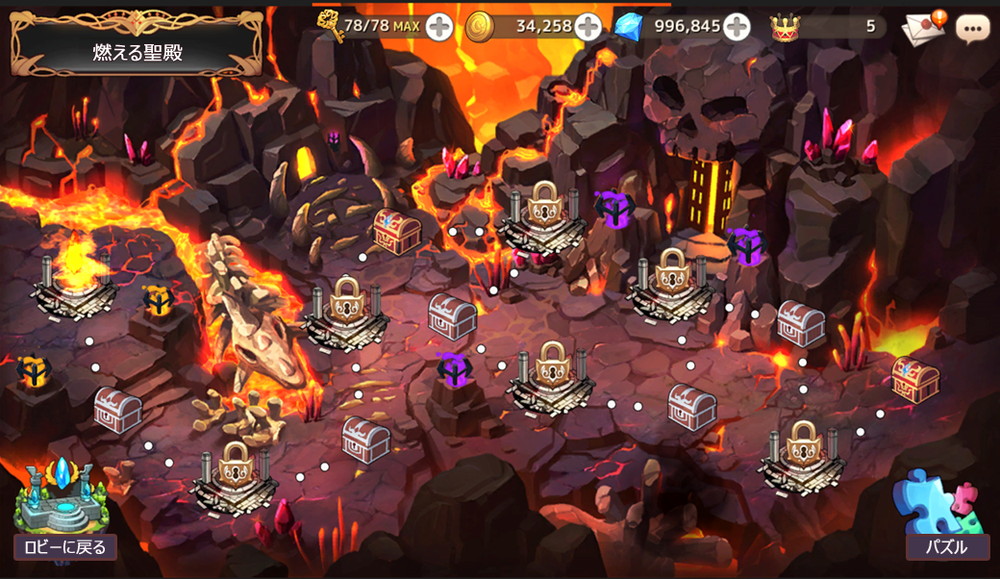Open the chat speech bubble
Screen dimensions: 1000x579
(x=972, y=27)
